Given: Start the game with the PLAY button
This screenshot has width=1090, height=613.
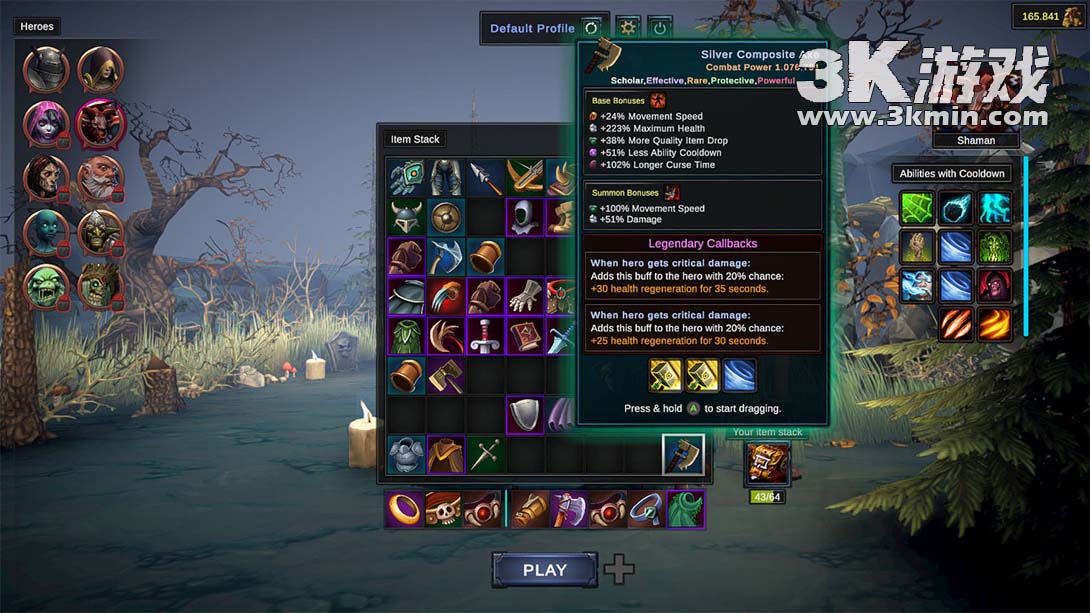Looking at the screenshot, I should click(x=544, y=570).
